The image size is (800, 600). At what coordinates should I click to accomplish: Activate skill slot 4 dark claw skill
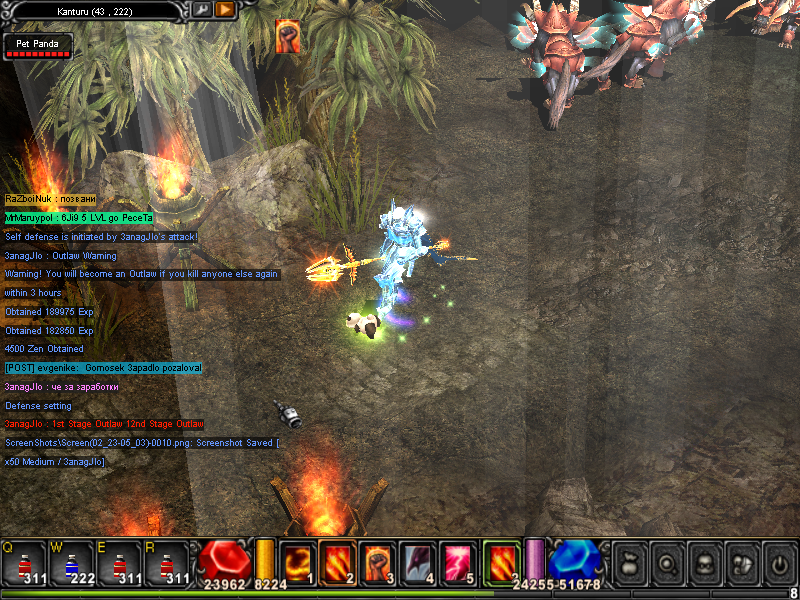tap(418, 561)
